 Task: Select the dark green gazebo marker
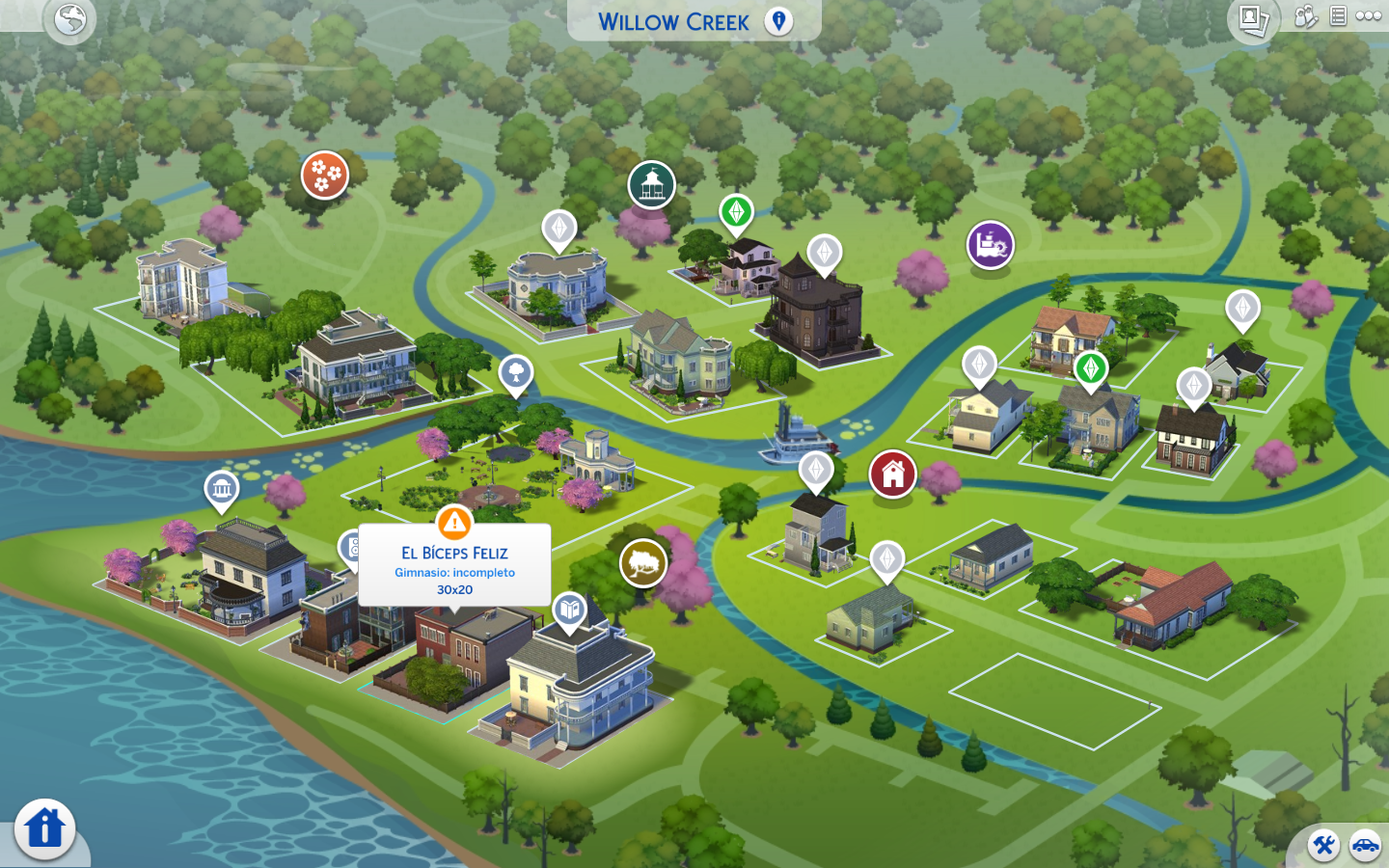(x=651, y=184)
